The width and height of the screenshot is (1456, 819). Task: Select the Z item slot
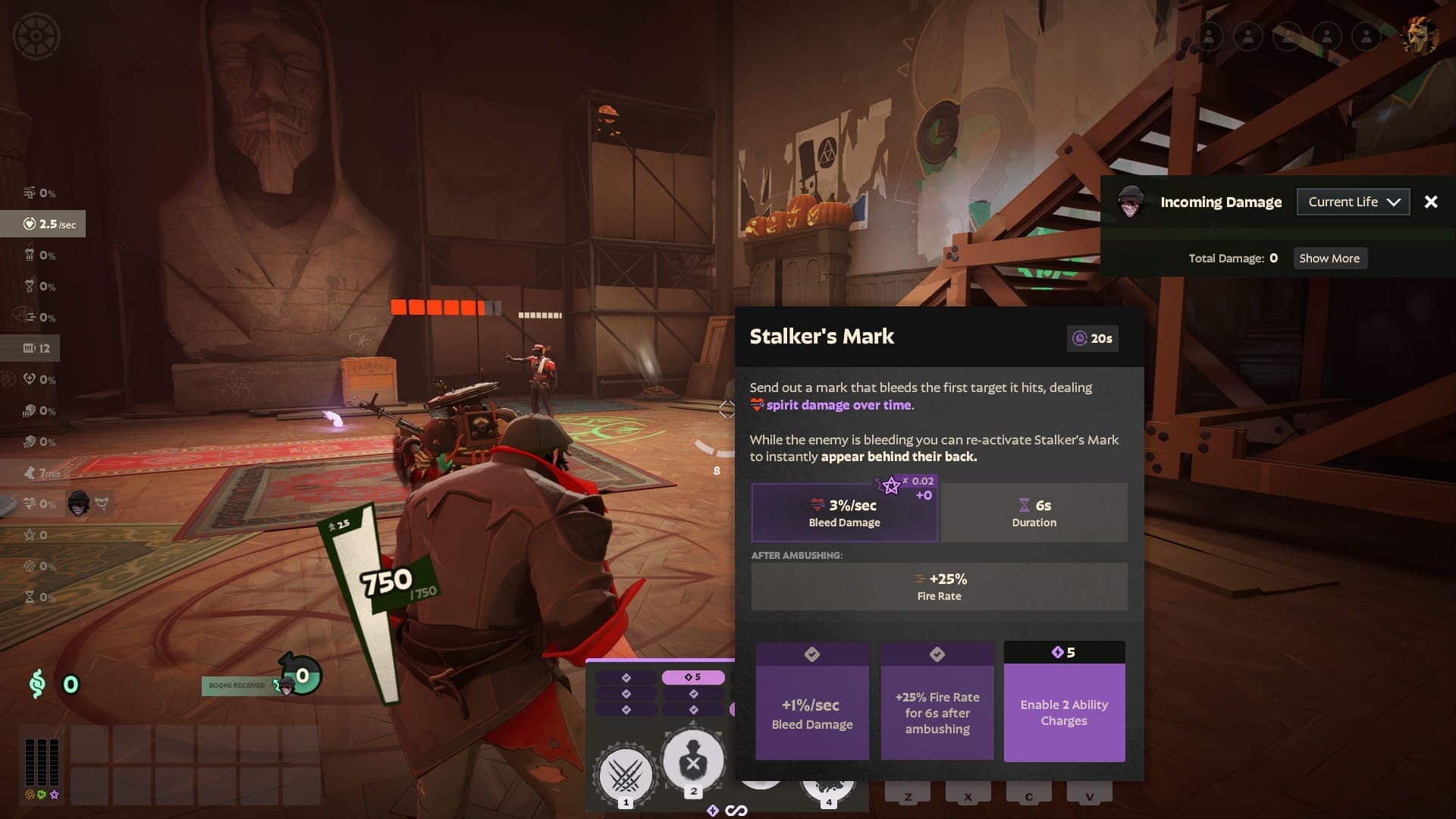[907, 796]
